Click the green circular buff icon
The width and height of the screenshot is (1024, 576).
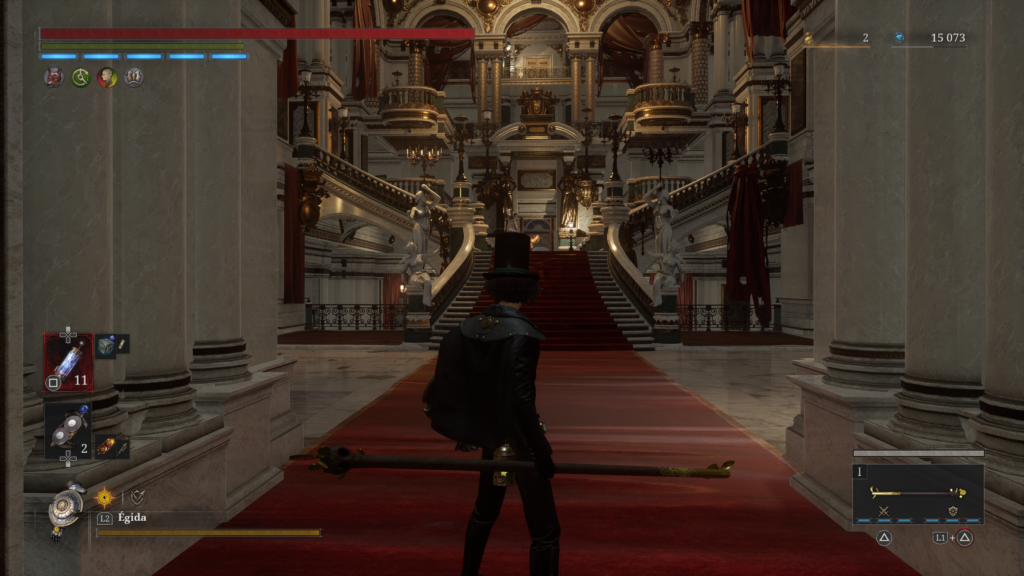80,77
